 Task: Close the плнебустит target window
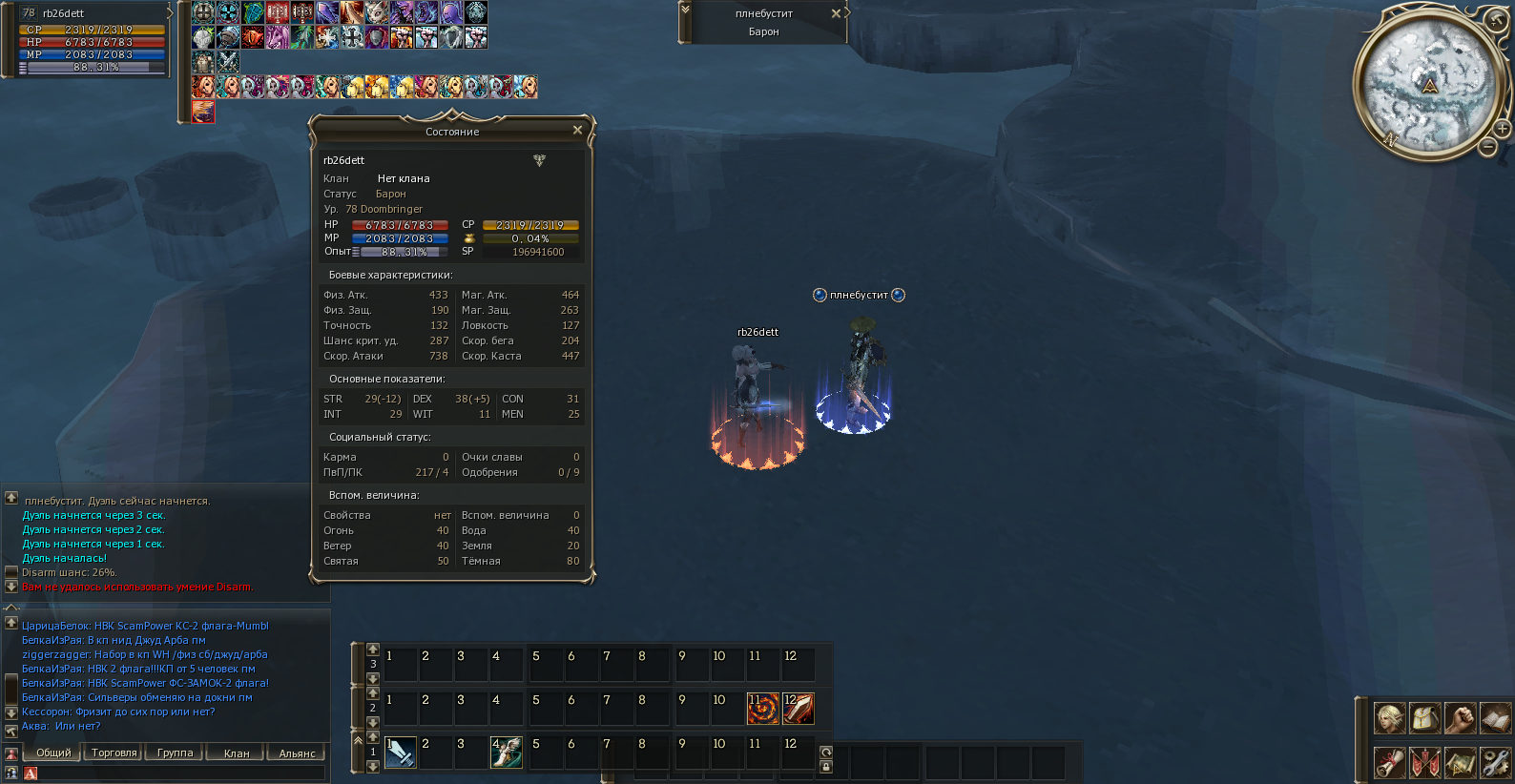click(836, 13)
